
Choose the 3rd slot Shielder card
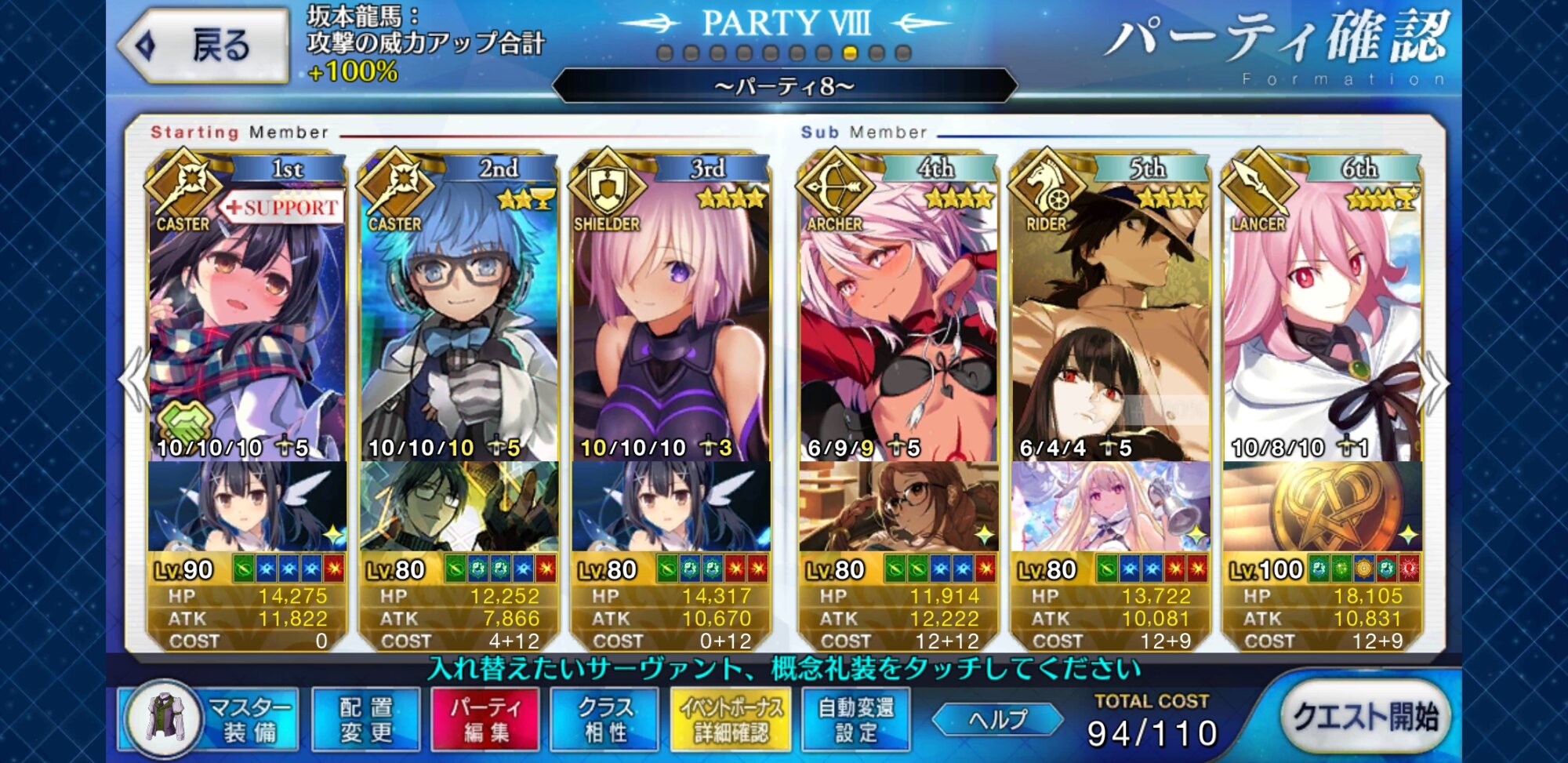[x=671, y=329]
